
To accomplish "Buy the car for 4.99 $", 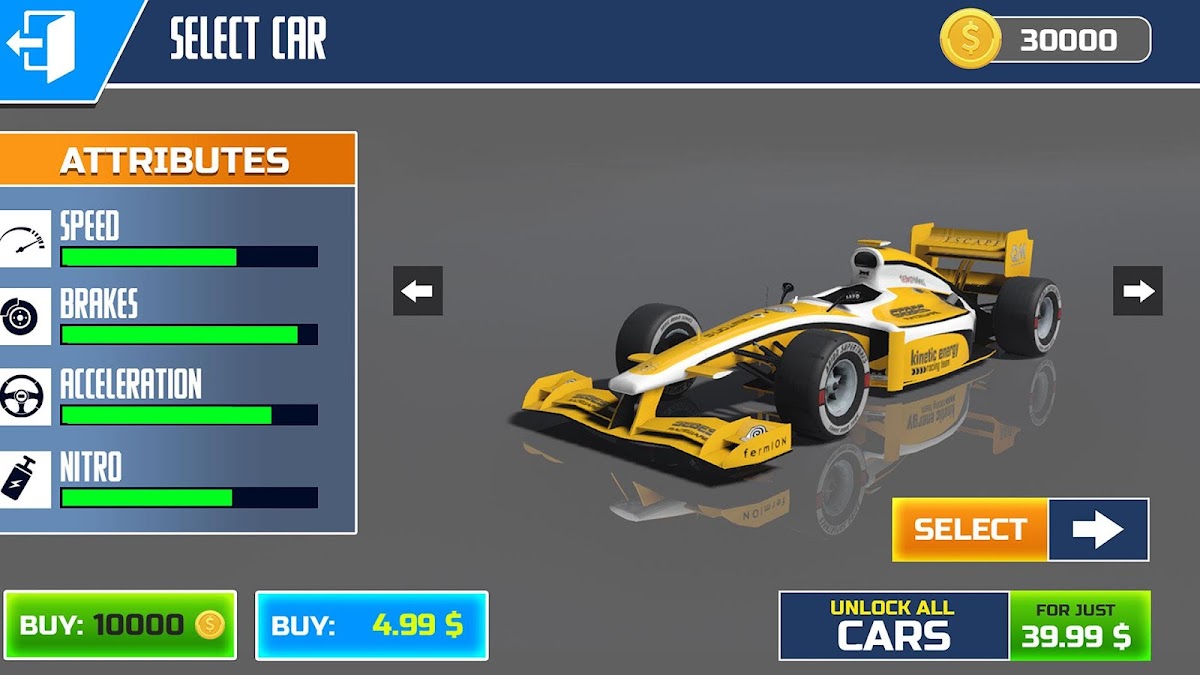I will click(371, 625).
